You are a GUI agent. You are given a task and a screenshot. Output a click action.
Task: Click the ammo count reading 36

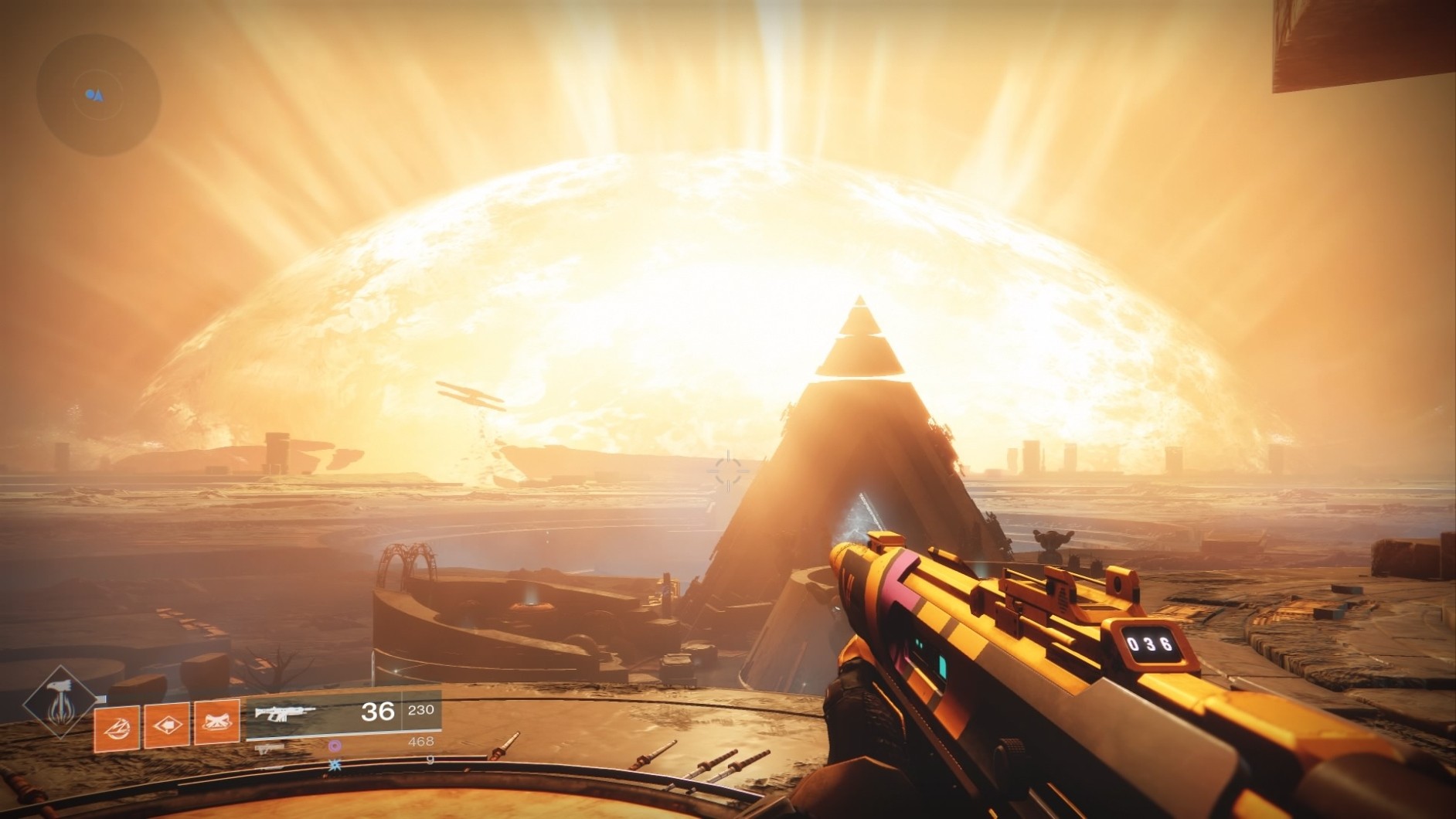pyautogui.click(x=377, y=712)
